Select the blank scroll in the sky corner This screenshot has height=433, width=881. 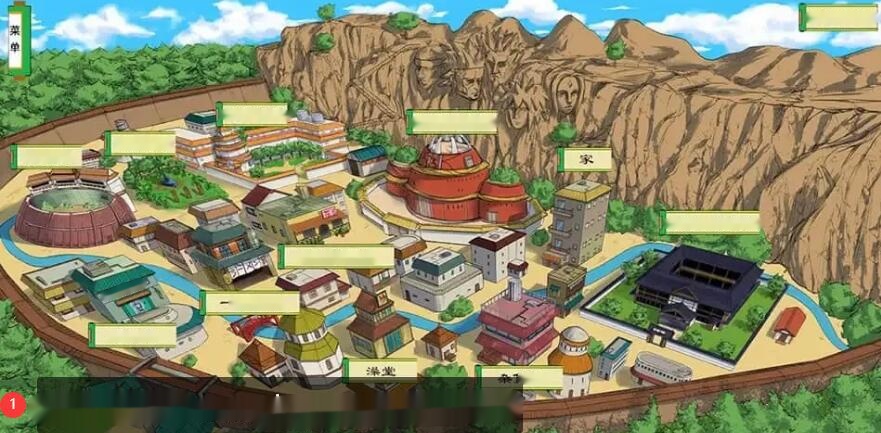point(838,18)
